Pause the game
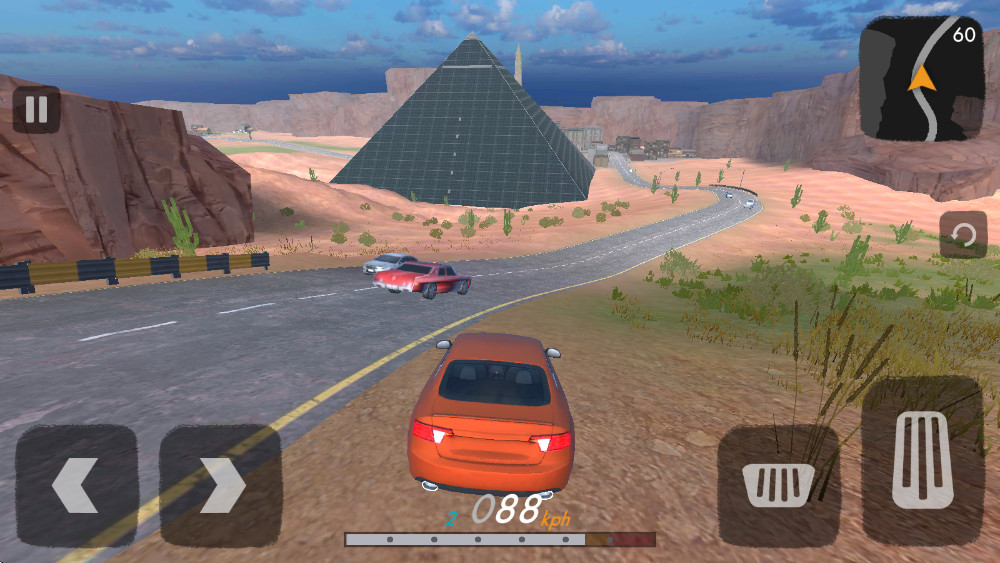1000x563 pixels. [x=36, y=109]
